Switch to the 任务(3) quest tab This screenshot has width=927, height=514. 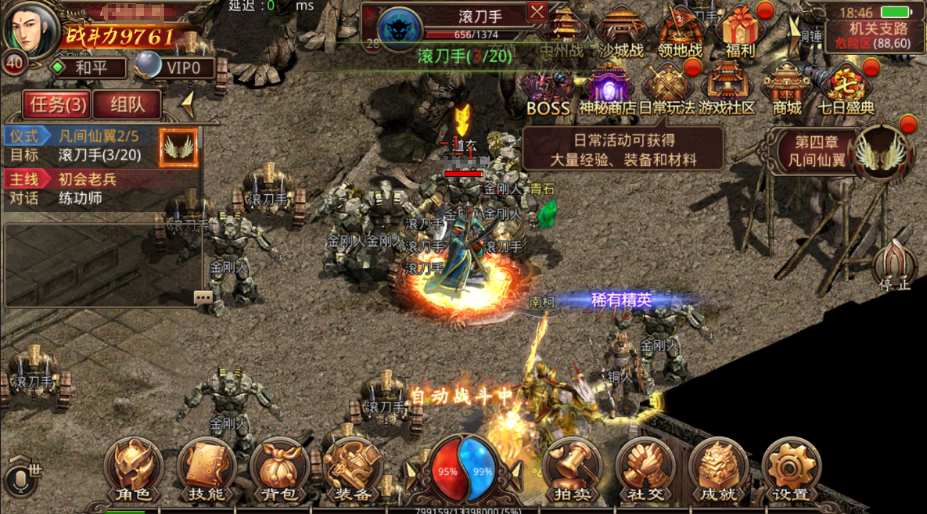[x=58, y=103]
